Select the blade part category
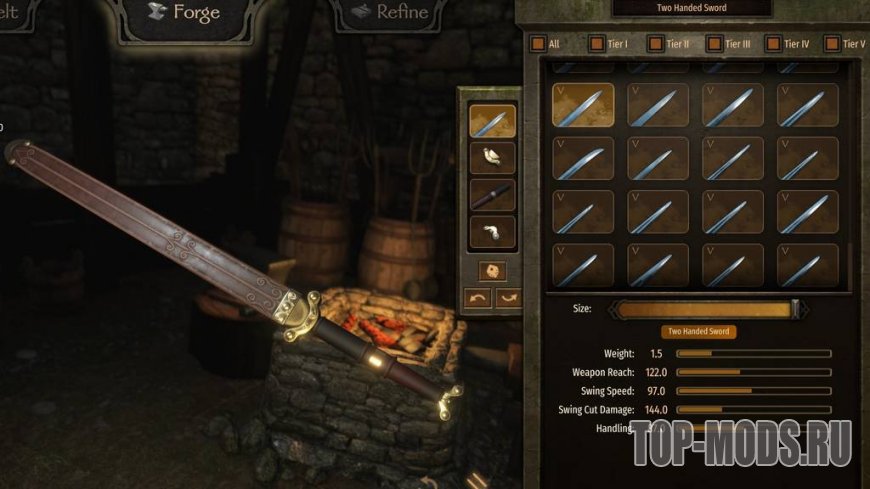The image size is (870, 489). [x=493, y=121]
